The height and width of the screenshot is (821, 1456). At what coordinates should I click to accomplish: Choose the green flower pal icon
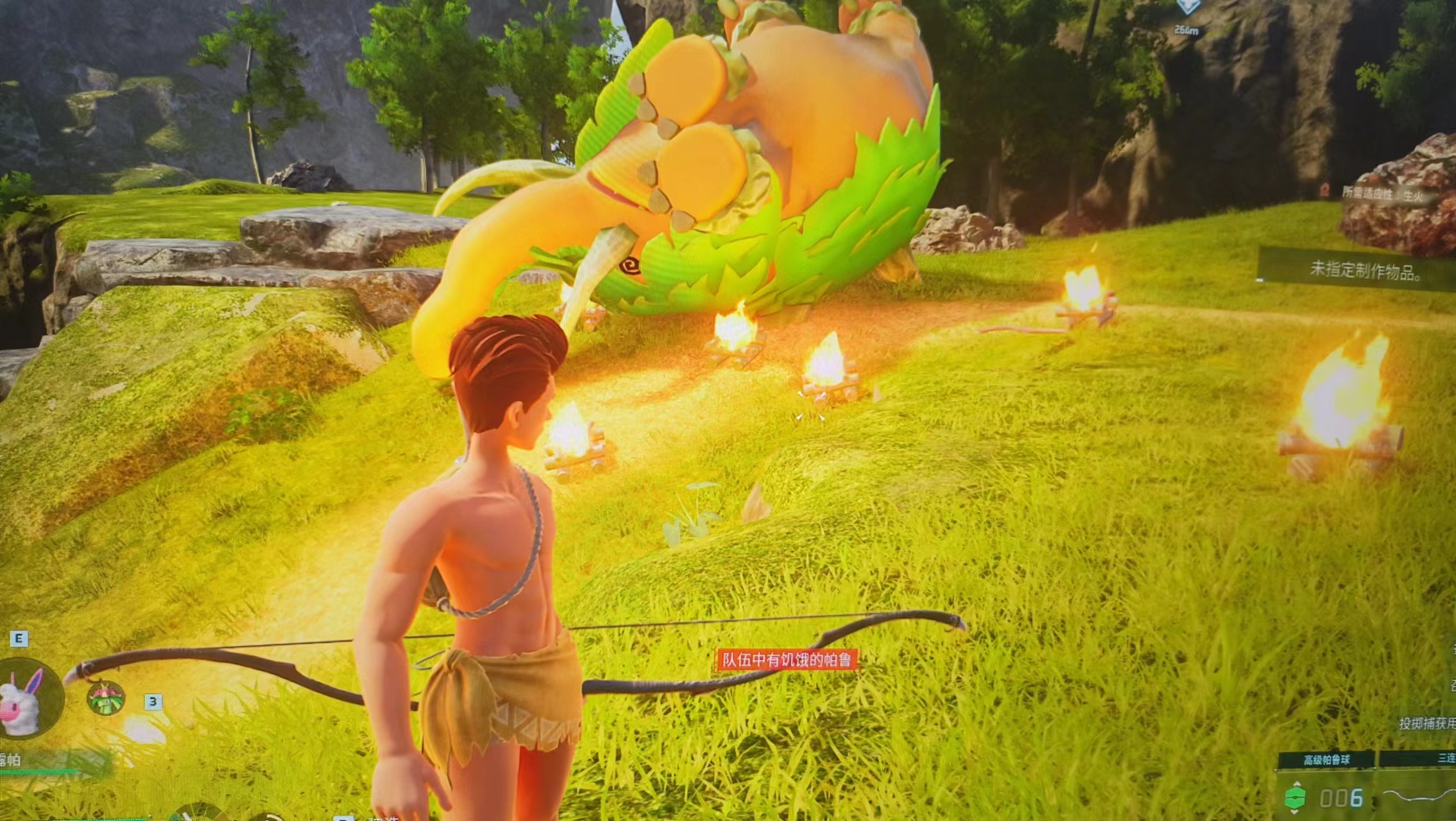tap(106, 698)
